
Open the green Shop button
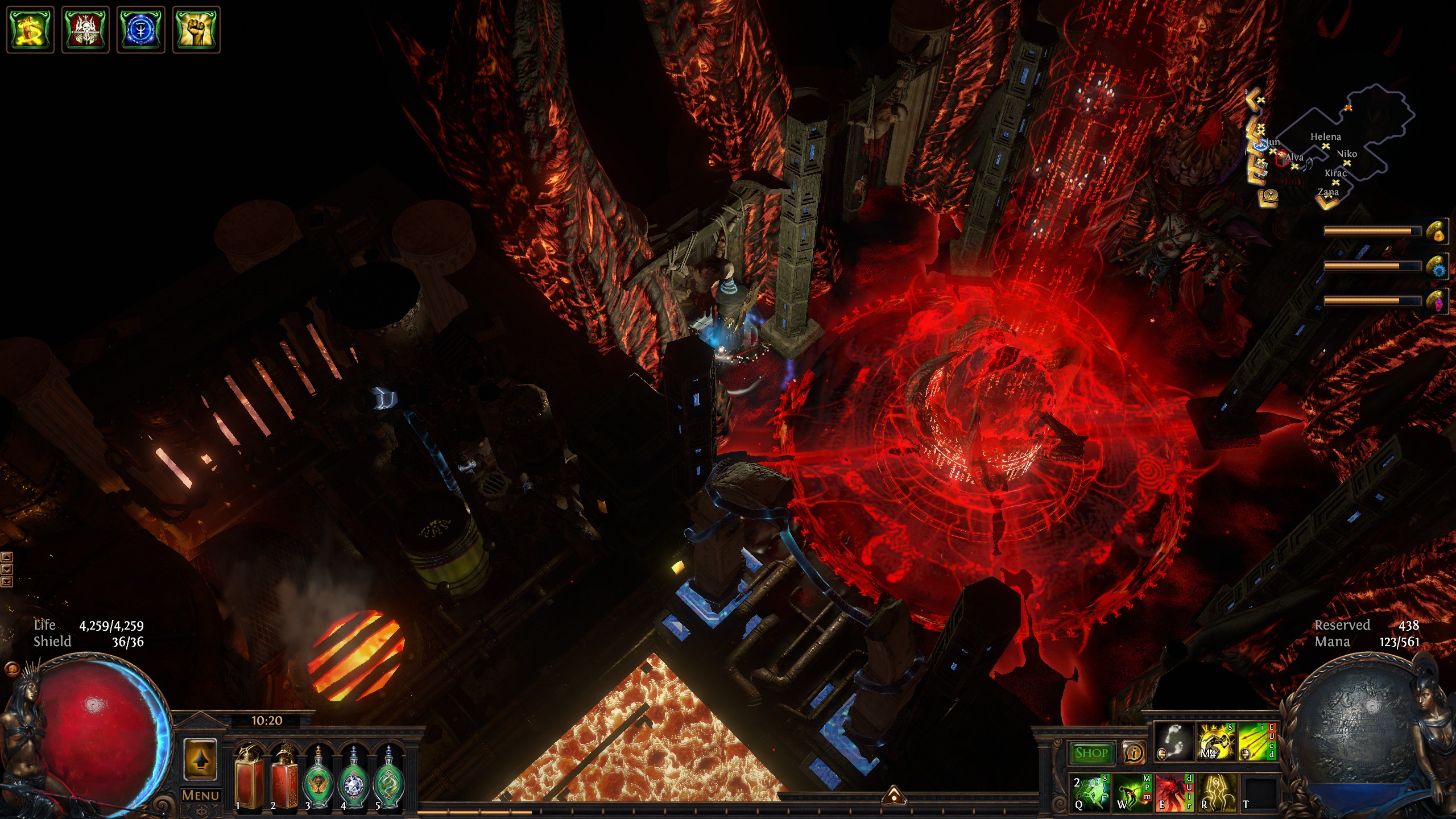click(1091, 753)
